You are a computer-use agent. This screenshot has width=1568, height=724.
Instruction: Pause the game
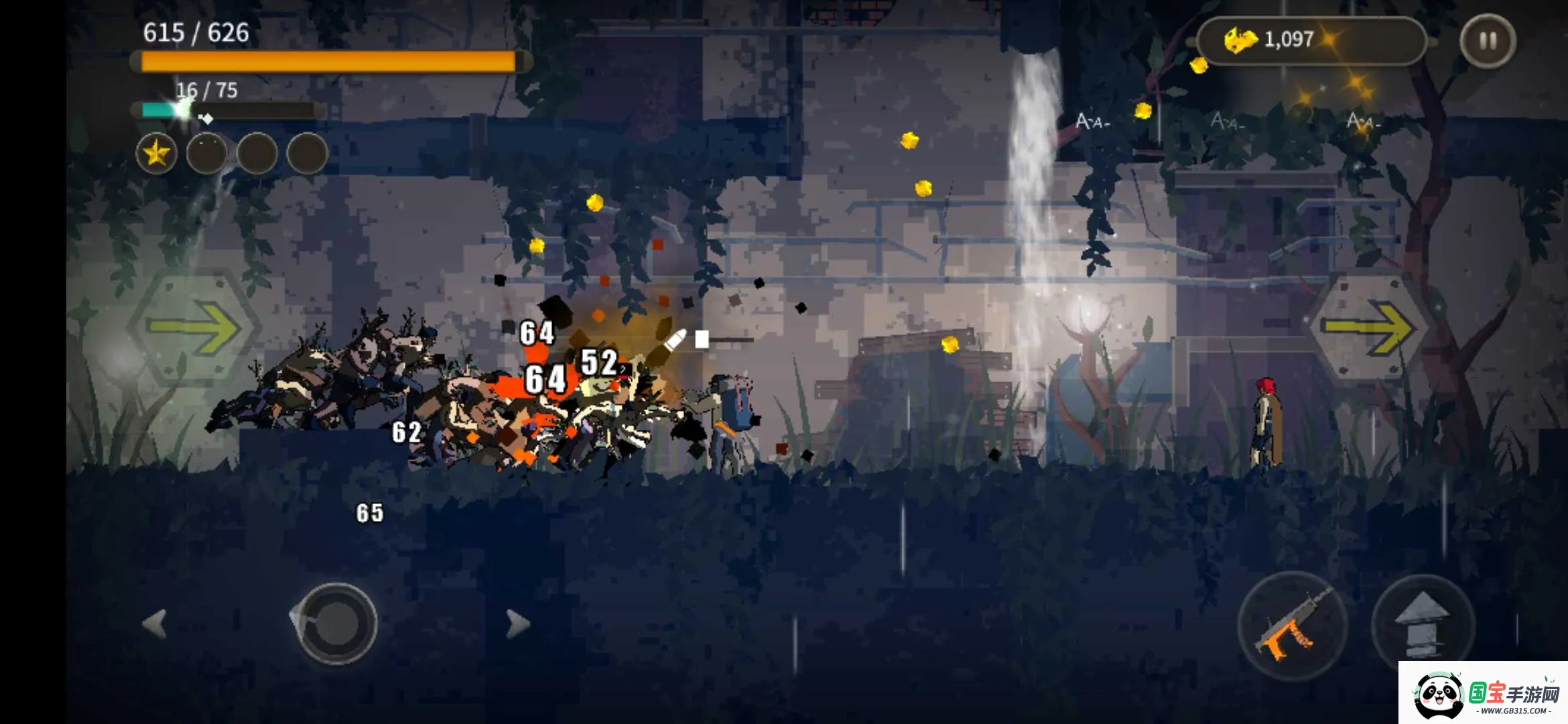1488,41
